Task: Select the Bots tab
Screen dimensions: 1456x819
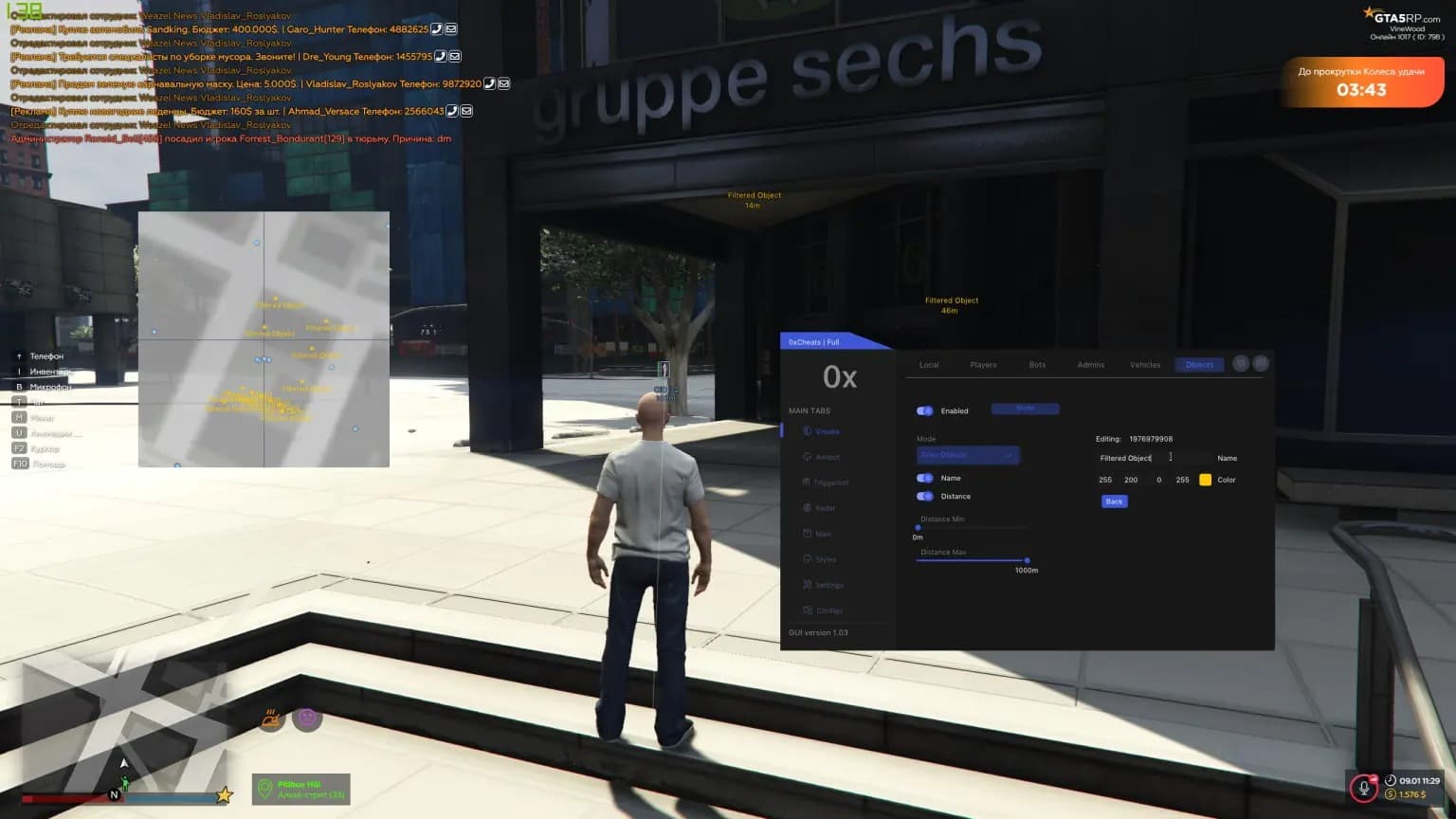Action: pos(1037,365)
